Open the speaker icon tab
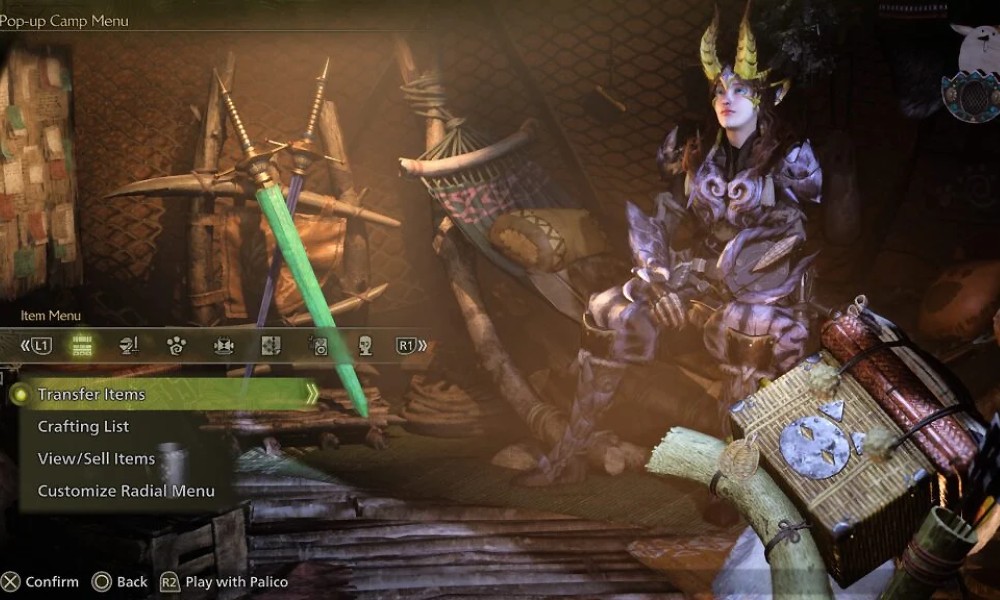The image size is (1000, 600). (318, 346)
